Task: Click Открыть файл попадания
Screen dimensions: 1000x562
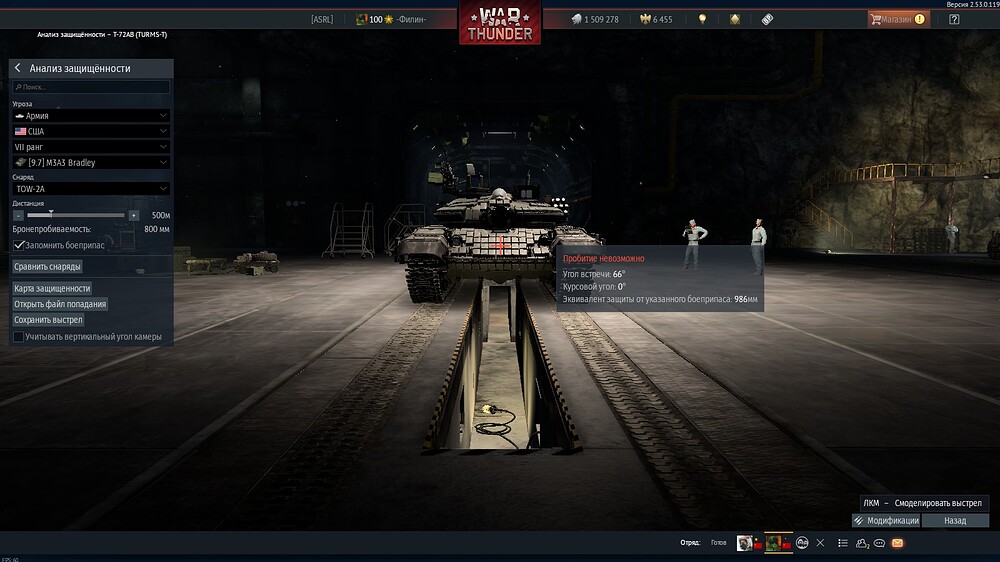Action: click(x=60, y=304)
